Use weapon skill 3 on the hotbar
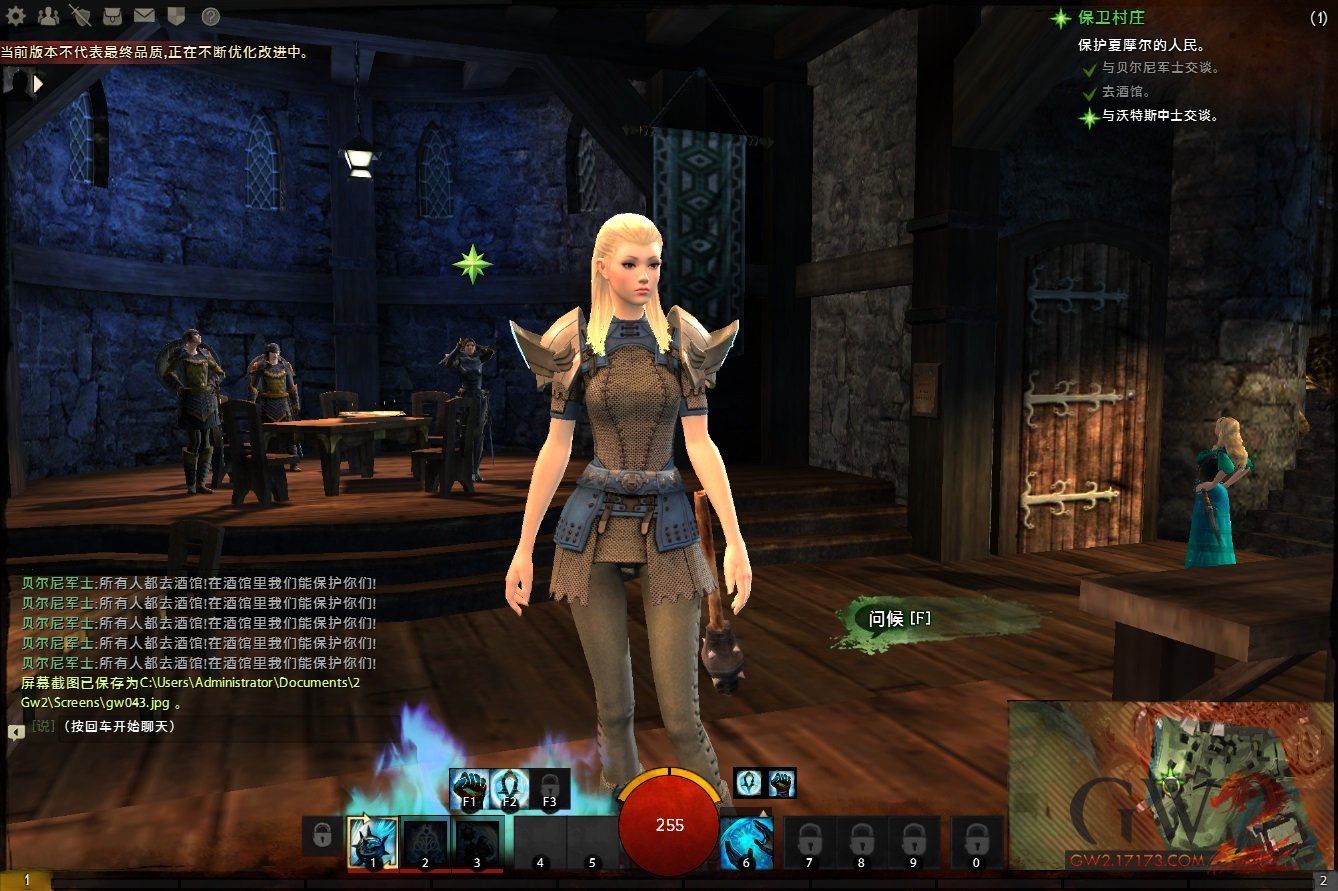 [x=477, y=841]
